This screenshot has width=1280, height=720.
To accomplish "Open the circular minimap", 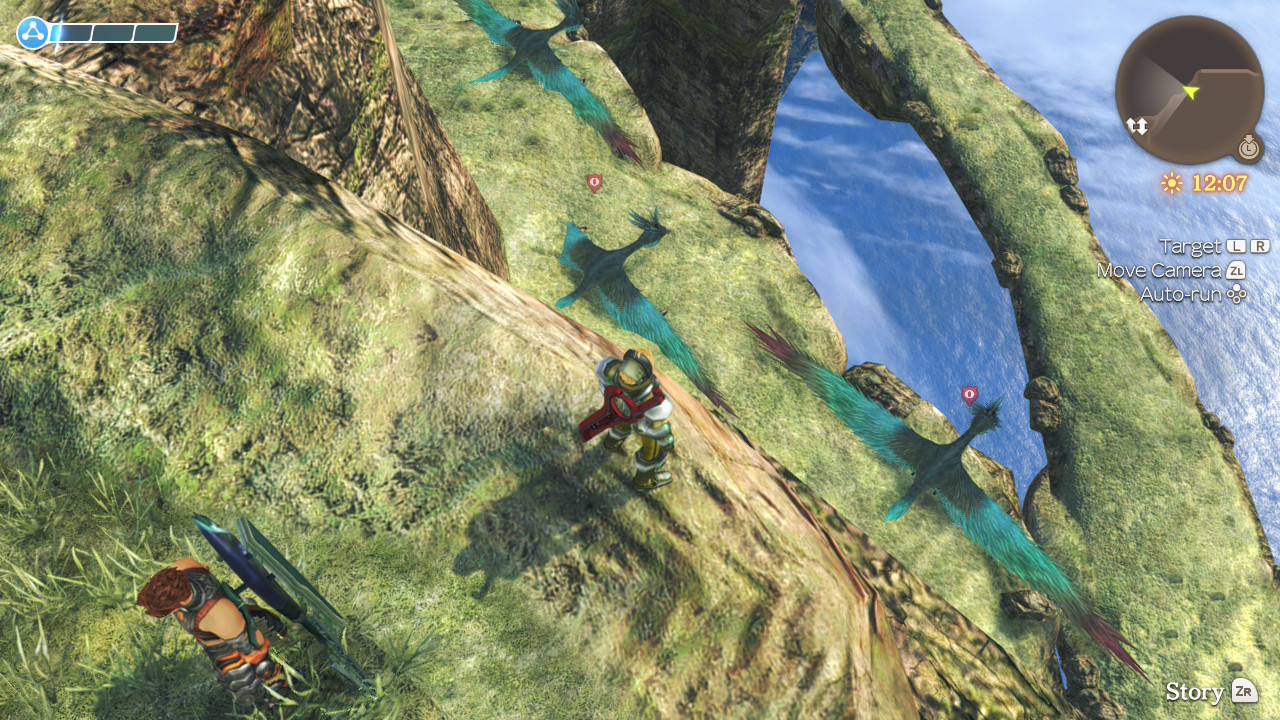I will 1189,89.
